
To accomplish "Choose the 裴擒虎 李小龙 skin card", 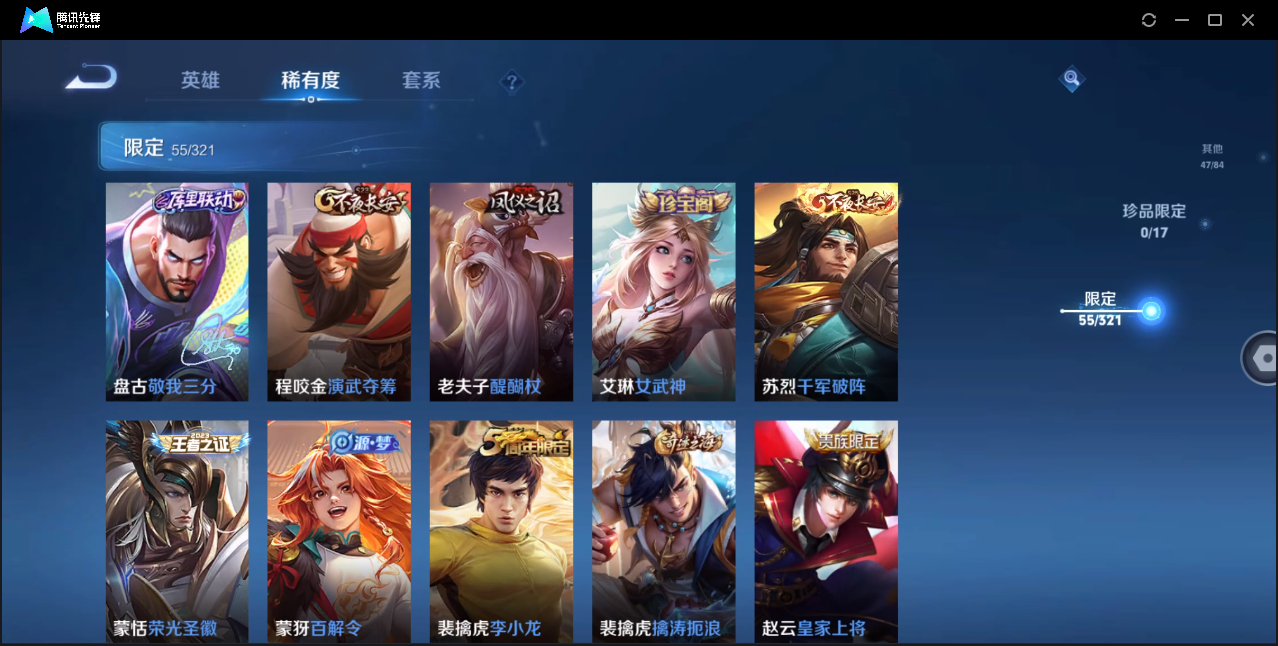I will 501,530.
